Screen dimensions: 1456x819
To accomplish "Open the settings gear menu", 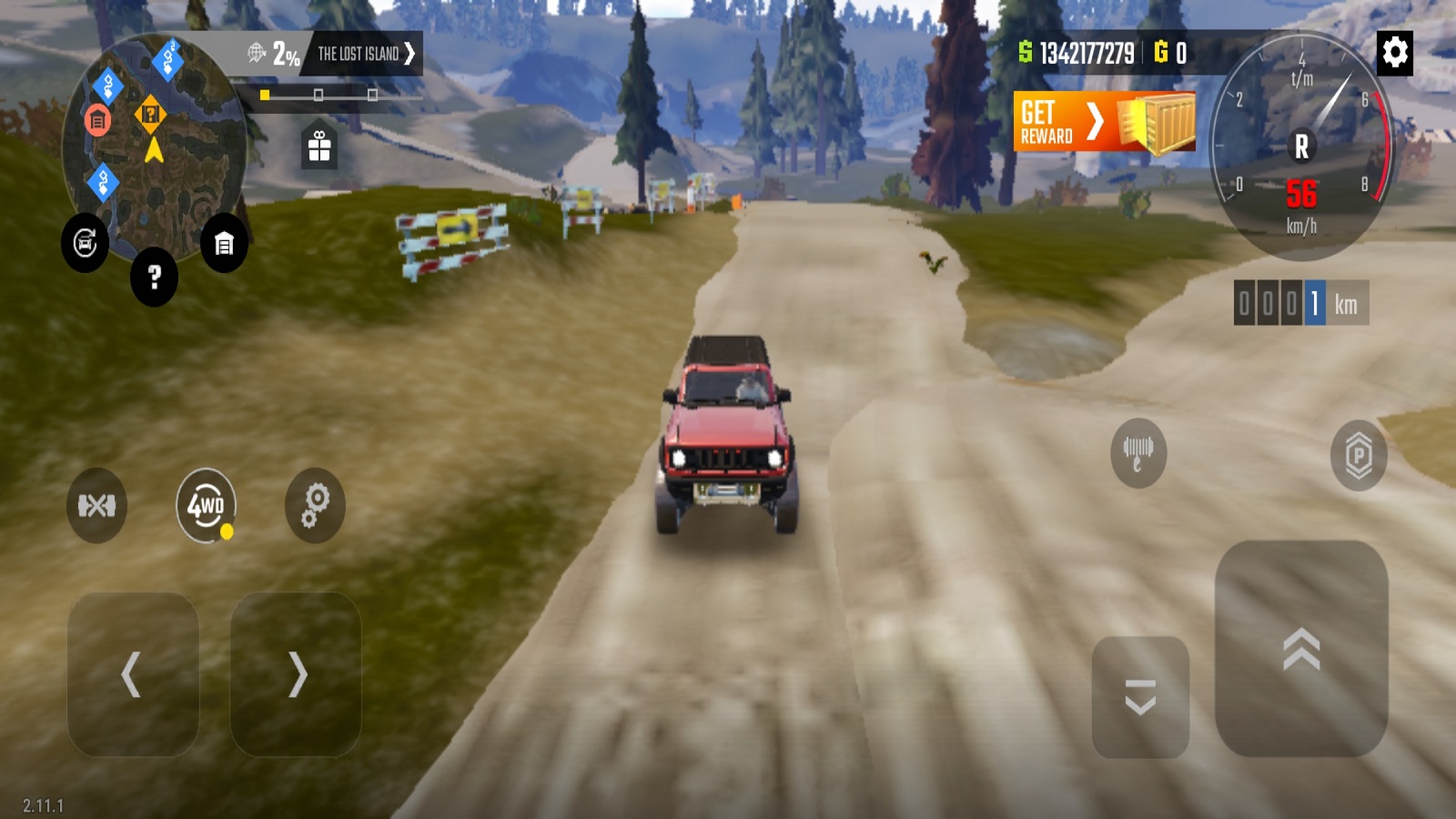I will pyautogui.click(x=1395, y=54).
